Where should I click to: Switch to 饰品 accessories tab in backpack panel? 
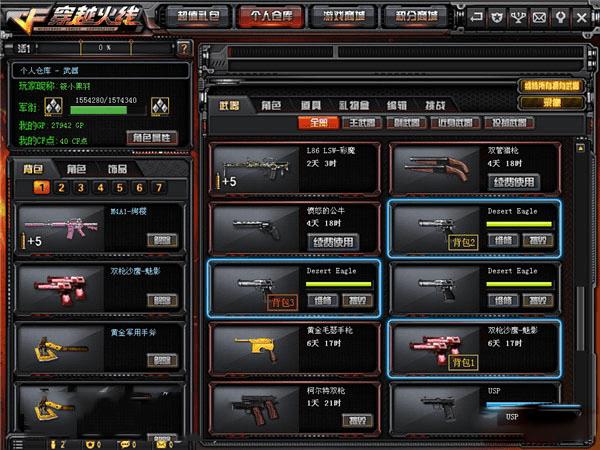coord(118,169)
